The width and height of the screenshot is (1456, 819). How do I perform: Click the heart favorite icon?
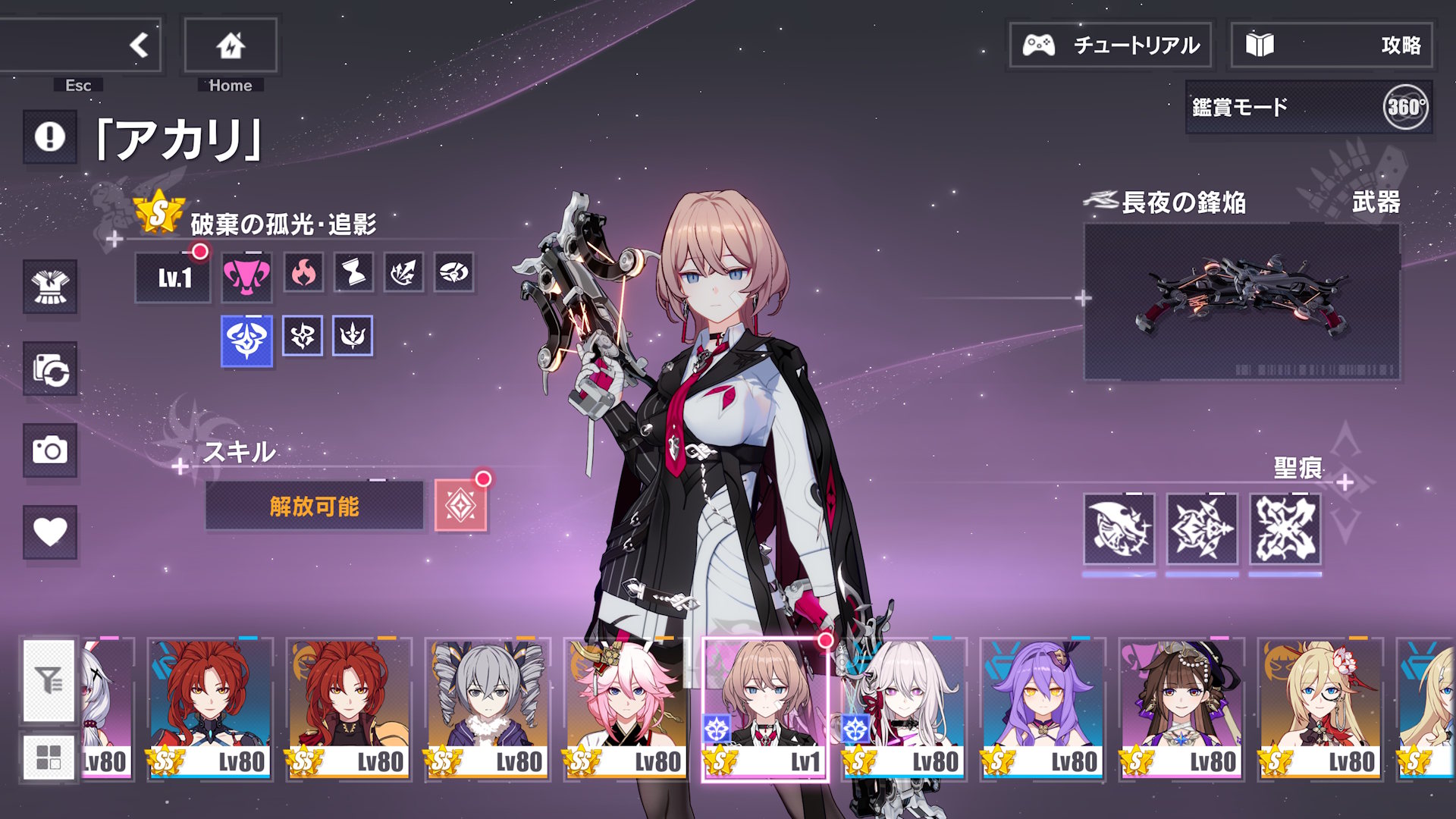pyautogui.click(x=50, y=532)
